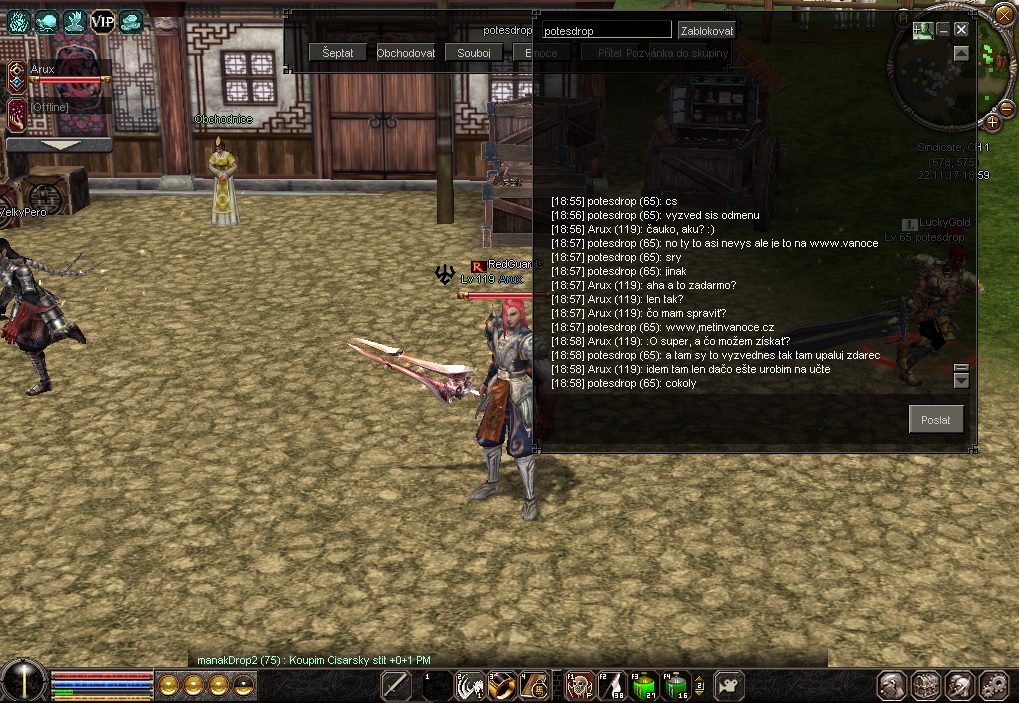The width and height of the screenshot is (1019, 703).
Task: Click the Šeptat whisper button
Action: [x=338, y=53]
